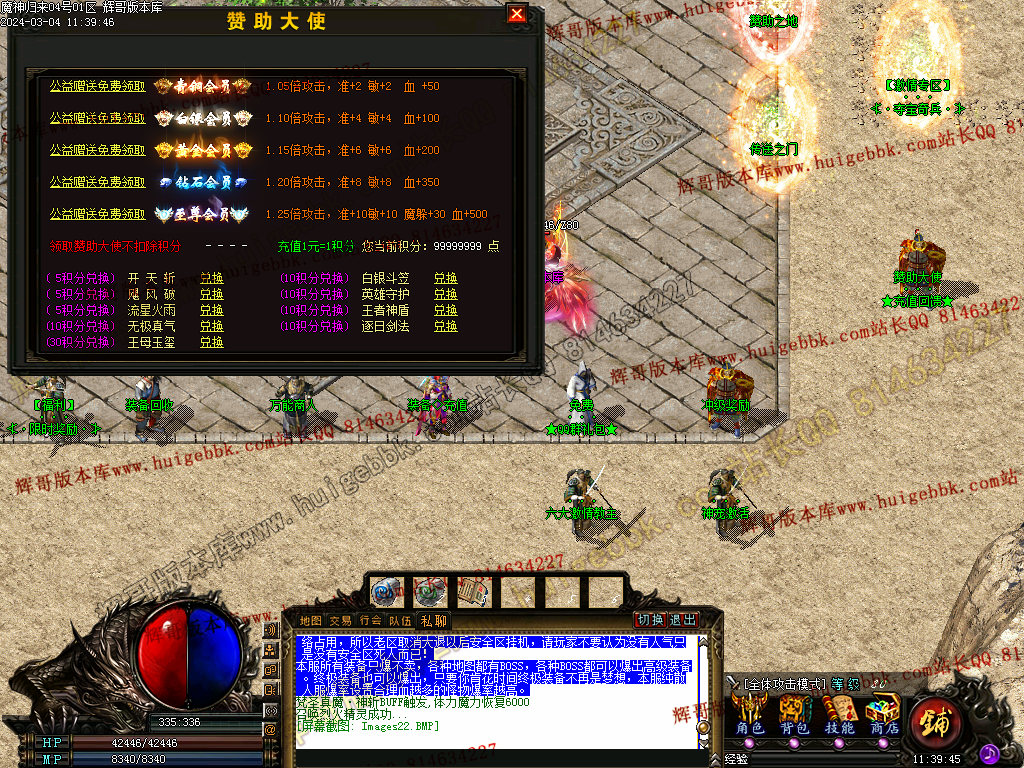Click the 退出 exit button
Screen dimensions: 1024x768
(683, 620)
